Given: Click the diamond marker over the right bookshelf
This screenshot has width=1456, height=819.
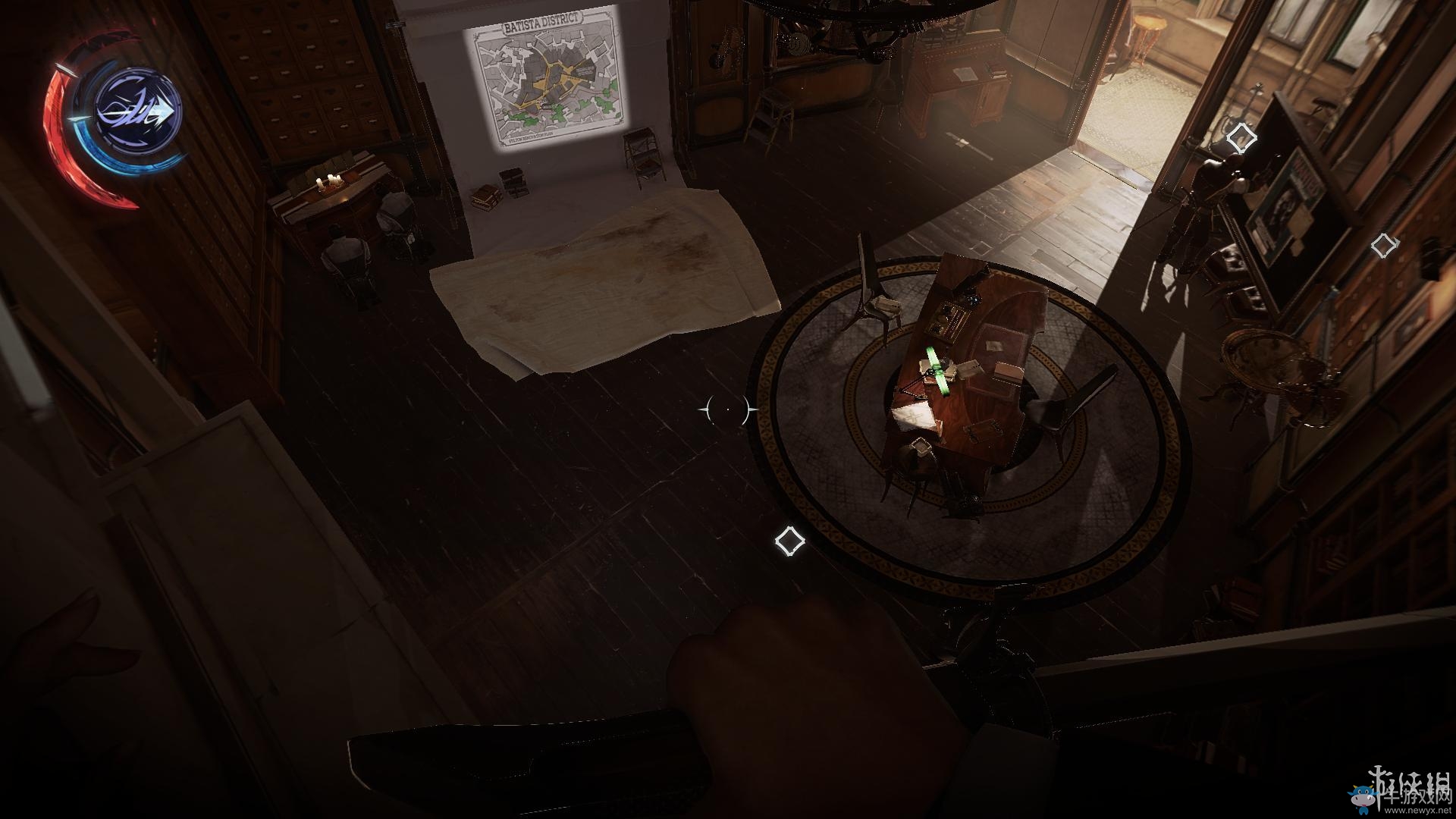Looking at the screenshot, I should pyautogui.click(x=1385, y=246).
